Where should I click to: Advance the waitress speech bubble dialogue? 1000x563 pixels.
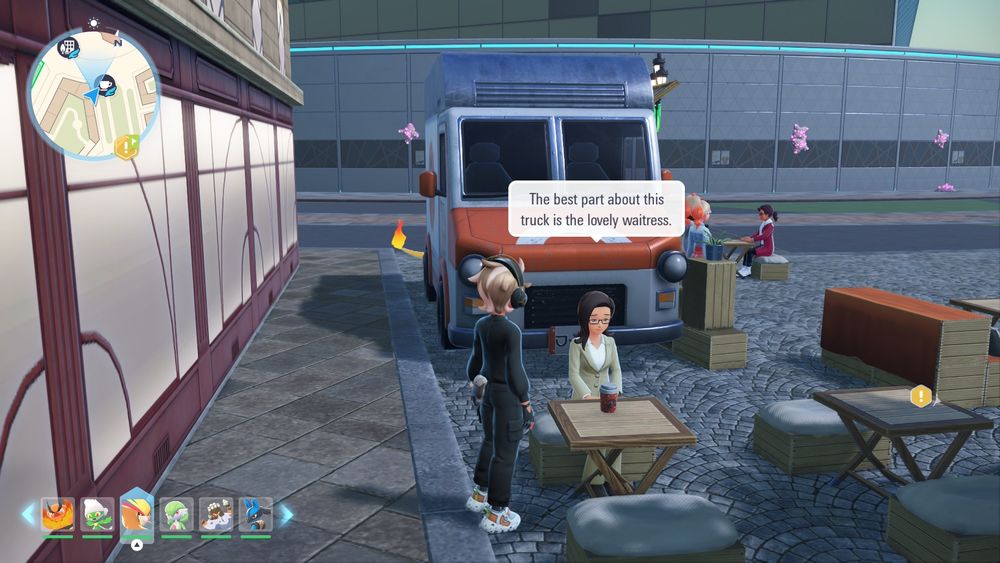click(596, 208)
